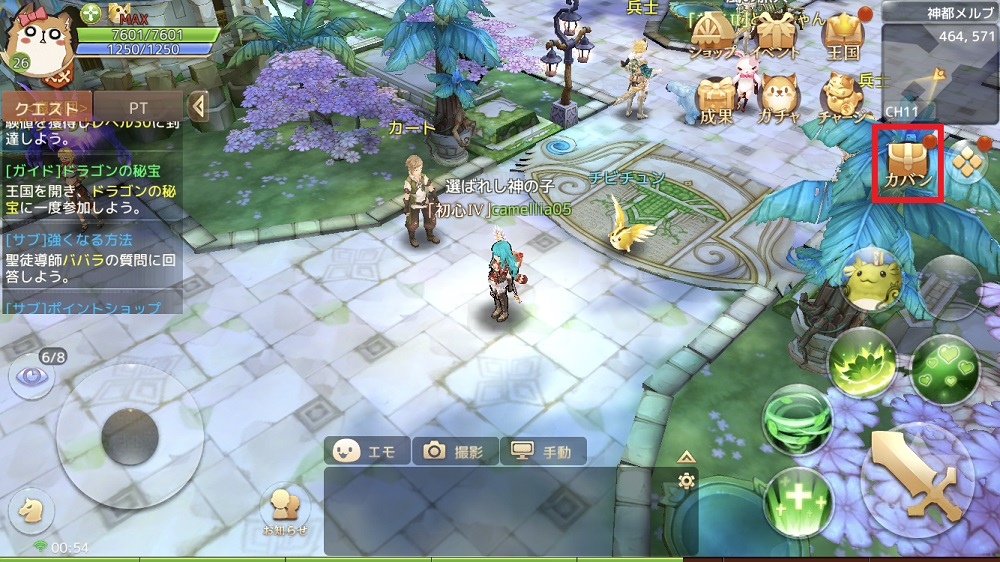Expand the four-diamond menu button
The width and height of the screenshot is (1000, 562).
pos(968,160)
